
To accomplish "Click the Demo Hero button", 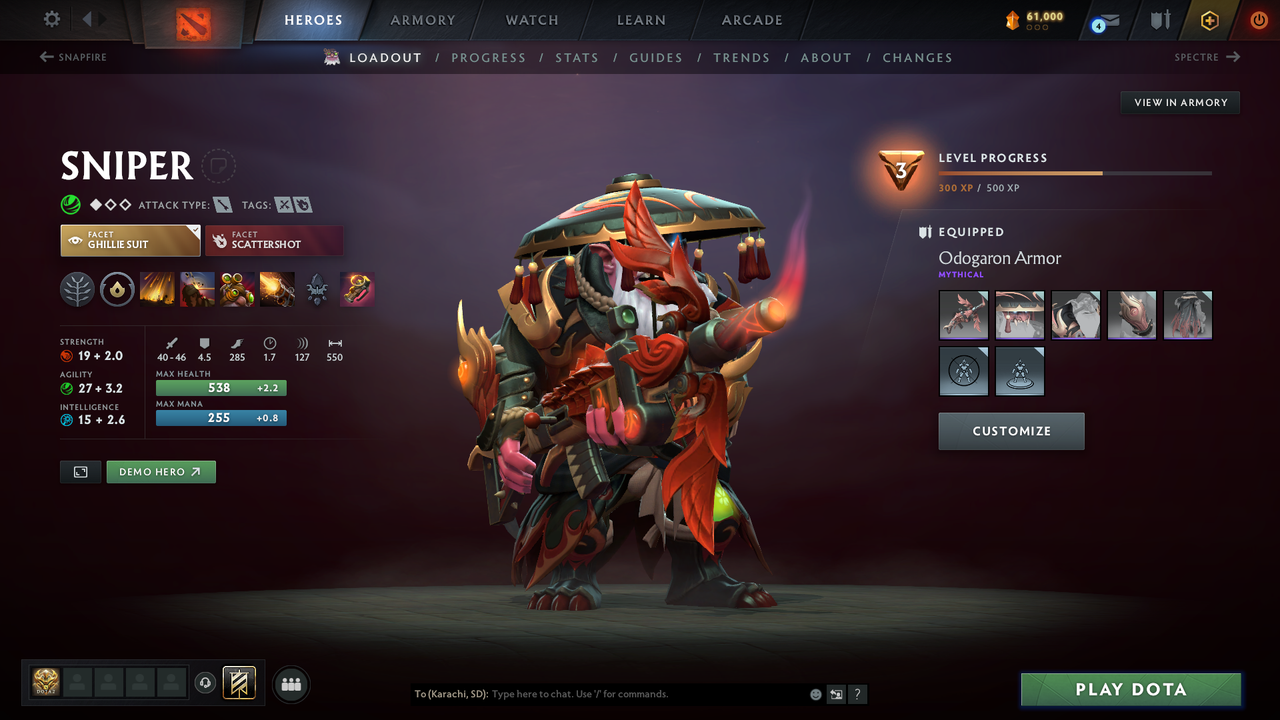I will click(x=161, y=471).
